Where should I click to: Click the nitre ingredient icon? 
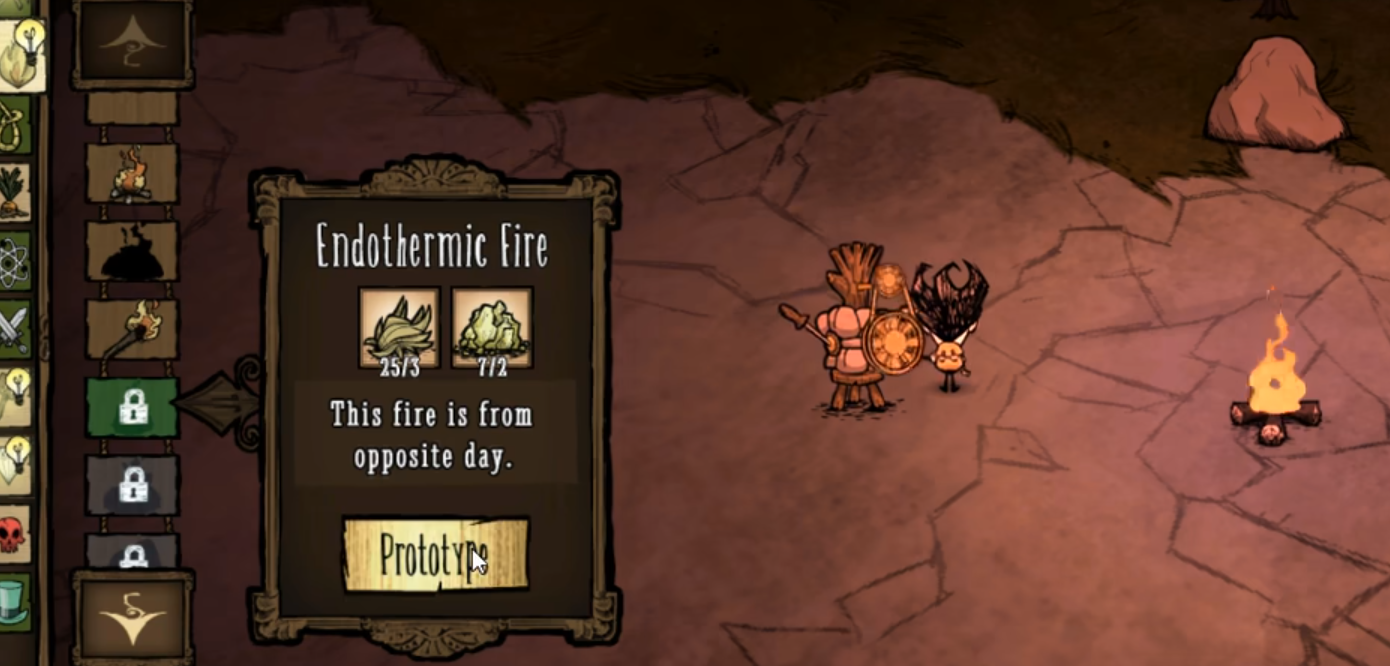point(491,327)
